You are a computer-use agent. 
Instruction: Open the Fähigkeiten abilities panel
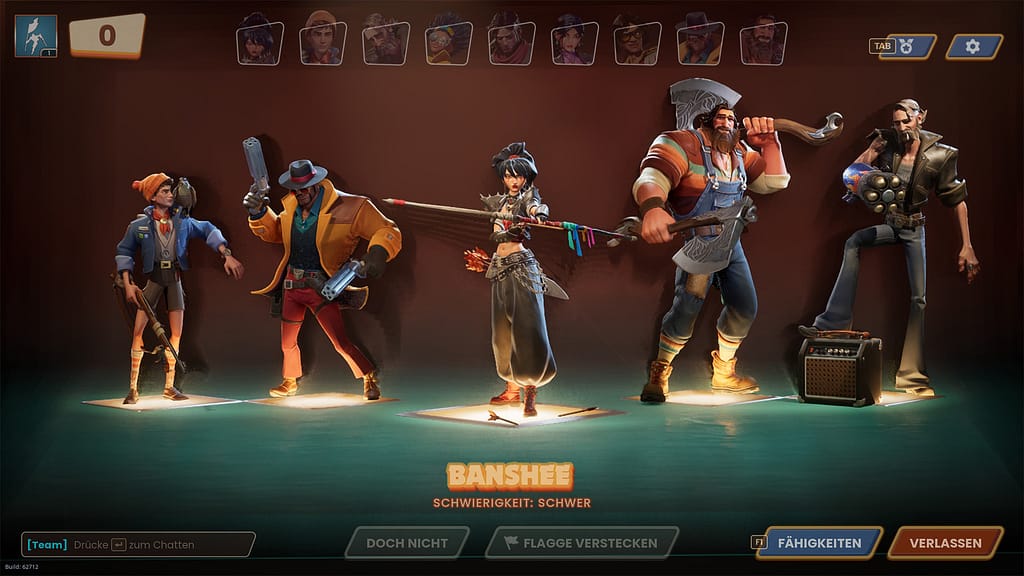[819, 543]
